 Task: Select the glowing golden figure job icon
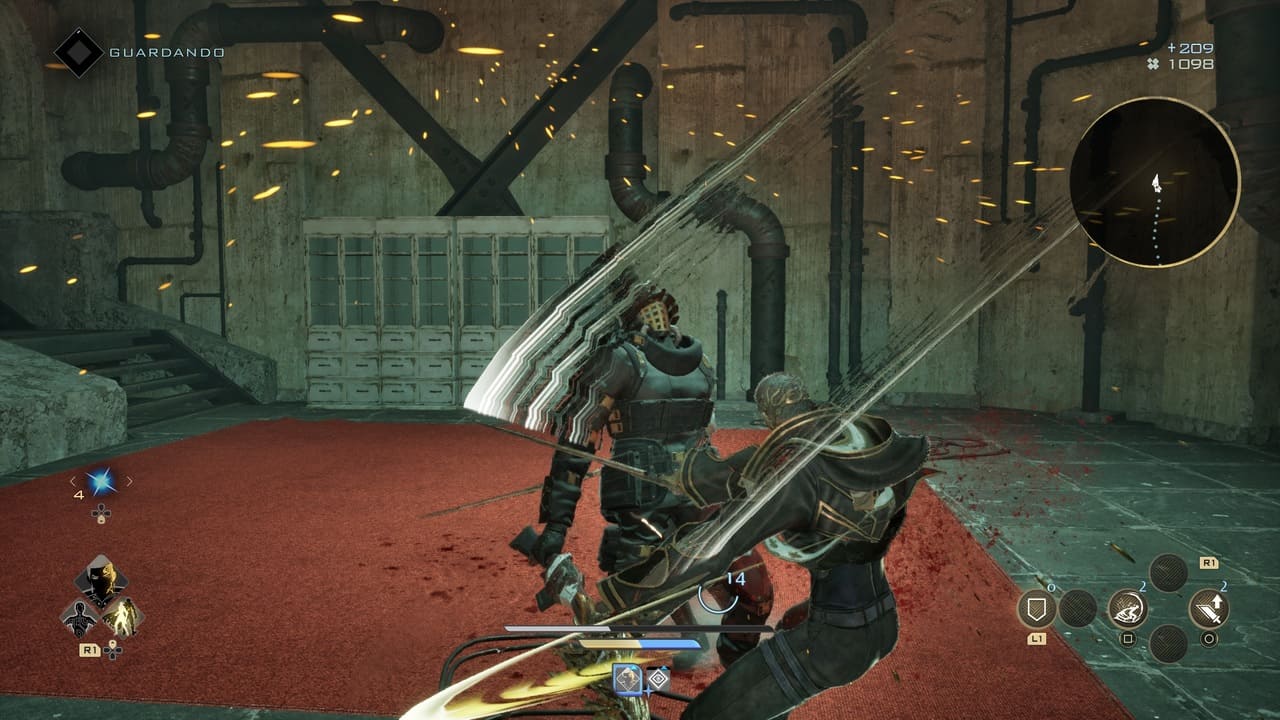124,617
